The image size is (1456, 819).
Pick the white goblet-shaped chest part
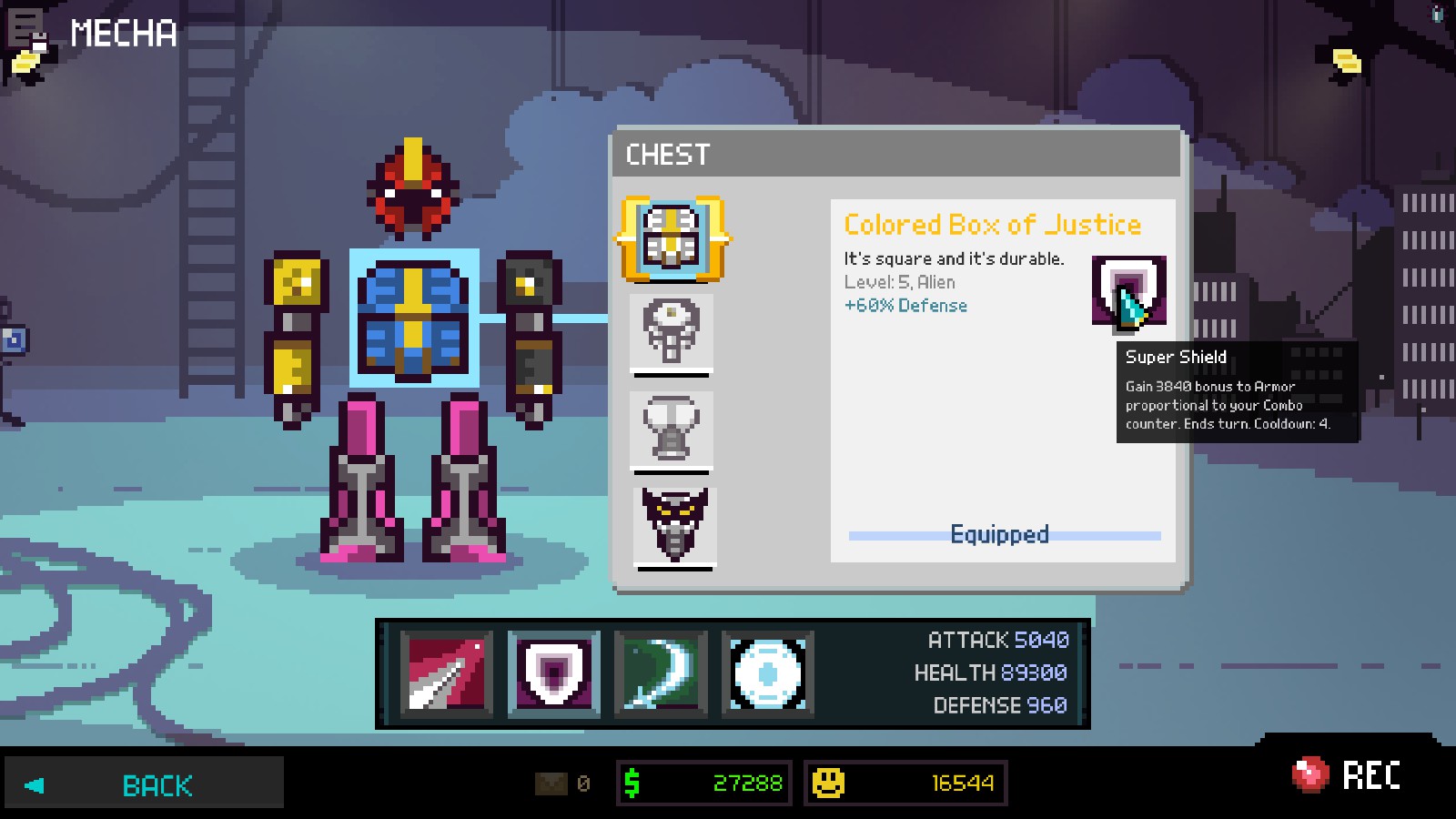tap(672, 429)
